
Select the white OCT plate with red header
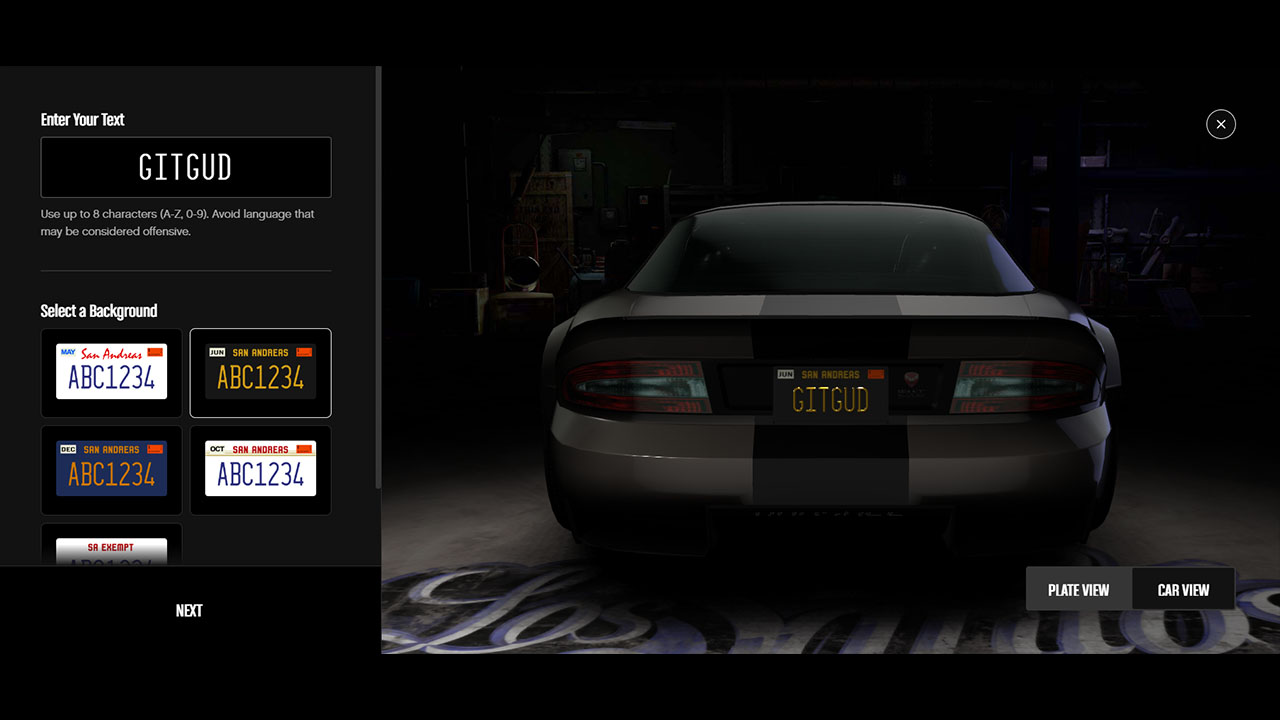(260, 470)
